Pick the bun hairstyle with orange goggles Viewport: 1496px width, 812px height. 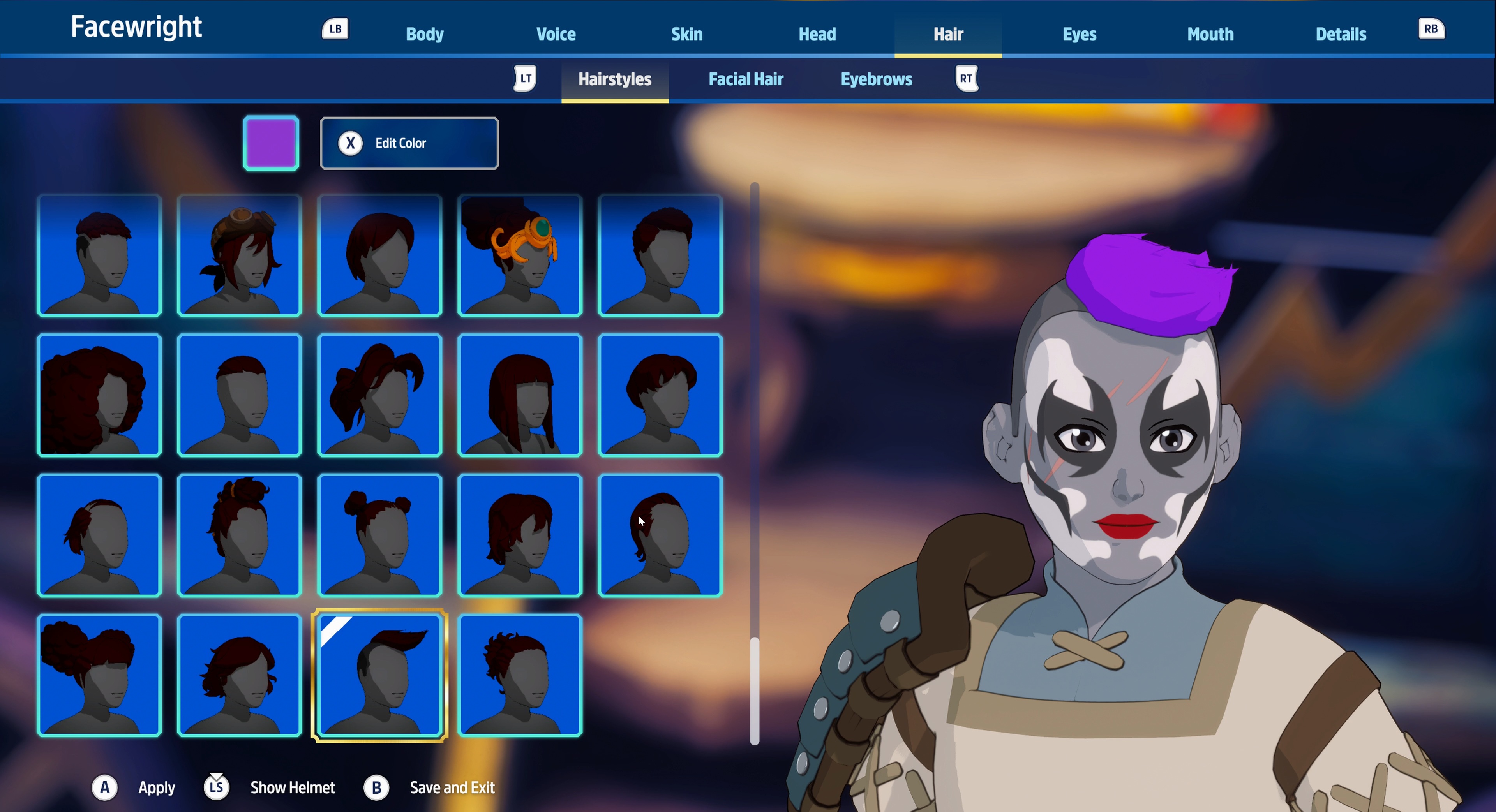[520, 255]
